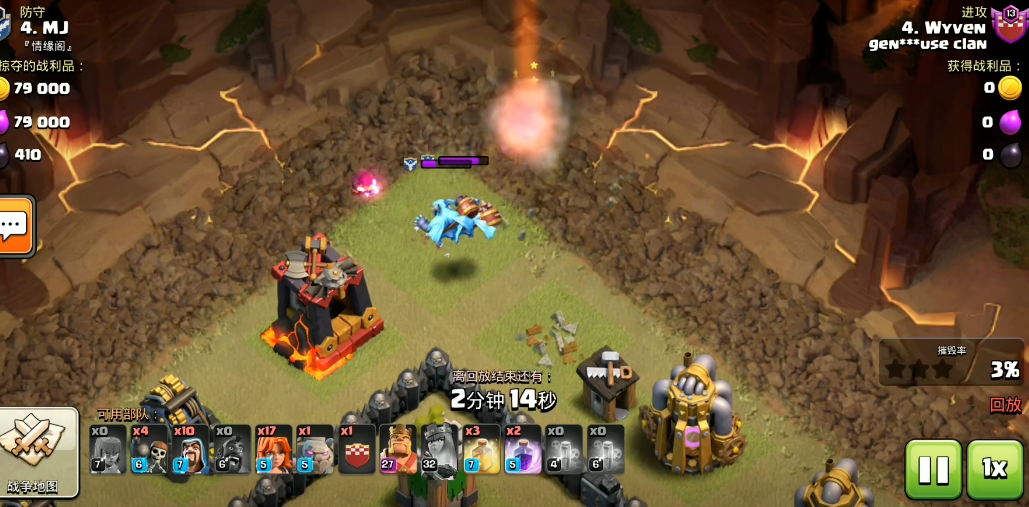Select the Wall Breaker troop slot
This screenshot has height=507, width=1029.
149,449
